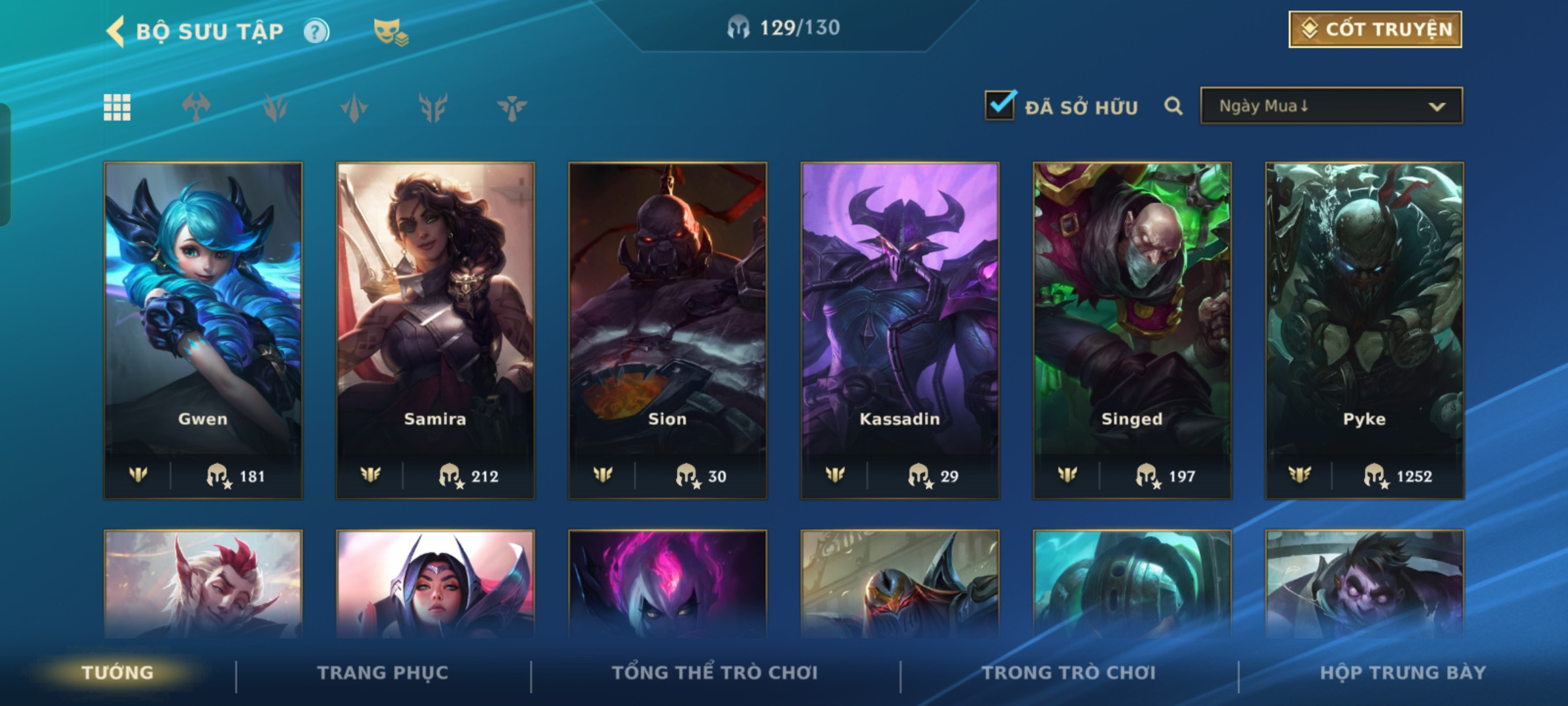The image size is (1568, 706).
Task: Open the gold mask and coins icon
Action: [390, 31]
